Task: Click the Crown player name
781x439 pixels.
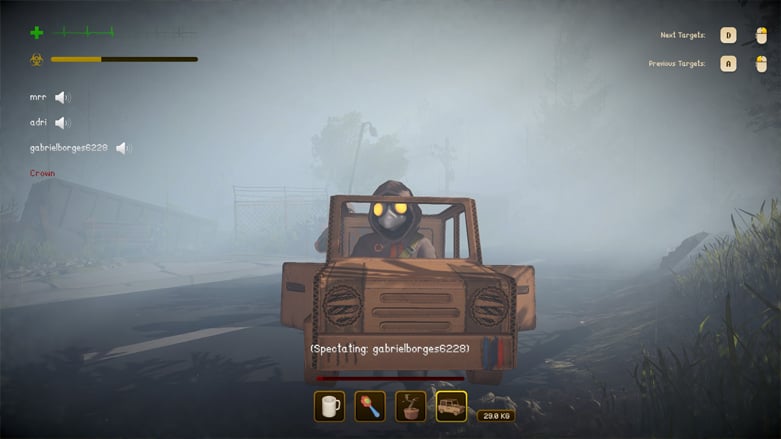Action: click(42, 173)
